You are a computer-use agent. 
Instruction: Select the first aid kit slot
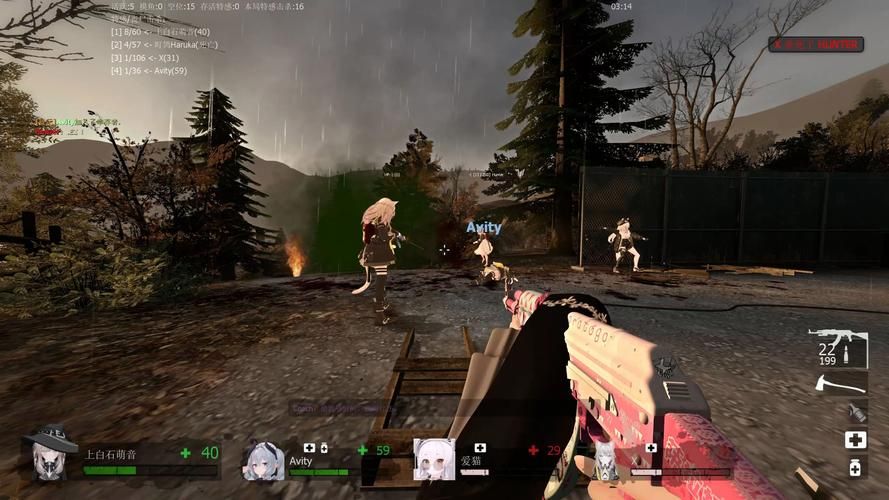point(855,440)
